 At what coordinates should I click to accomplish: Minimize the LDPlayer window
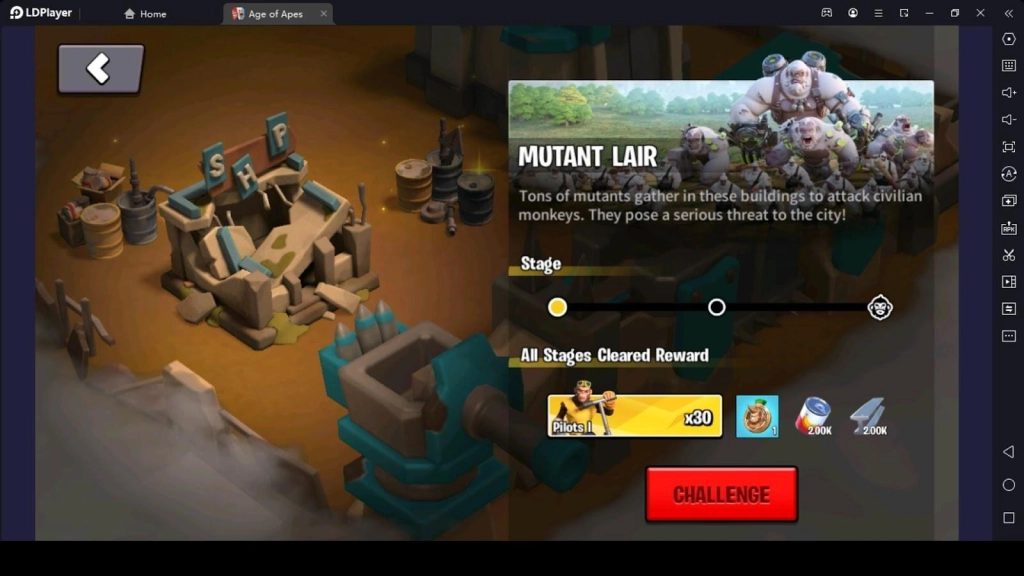tap(929, 13)
